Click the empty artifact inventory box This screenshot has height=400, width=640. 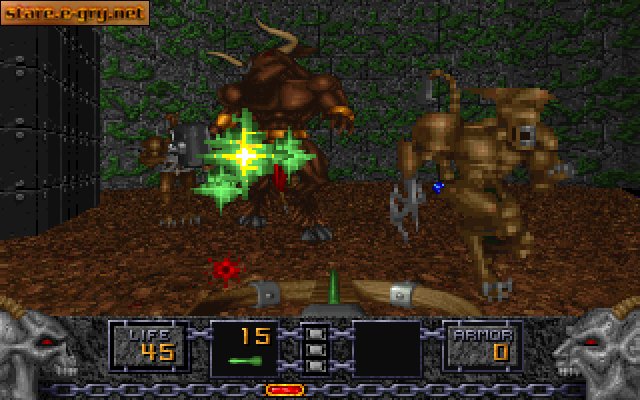[x=386, y=349]
